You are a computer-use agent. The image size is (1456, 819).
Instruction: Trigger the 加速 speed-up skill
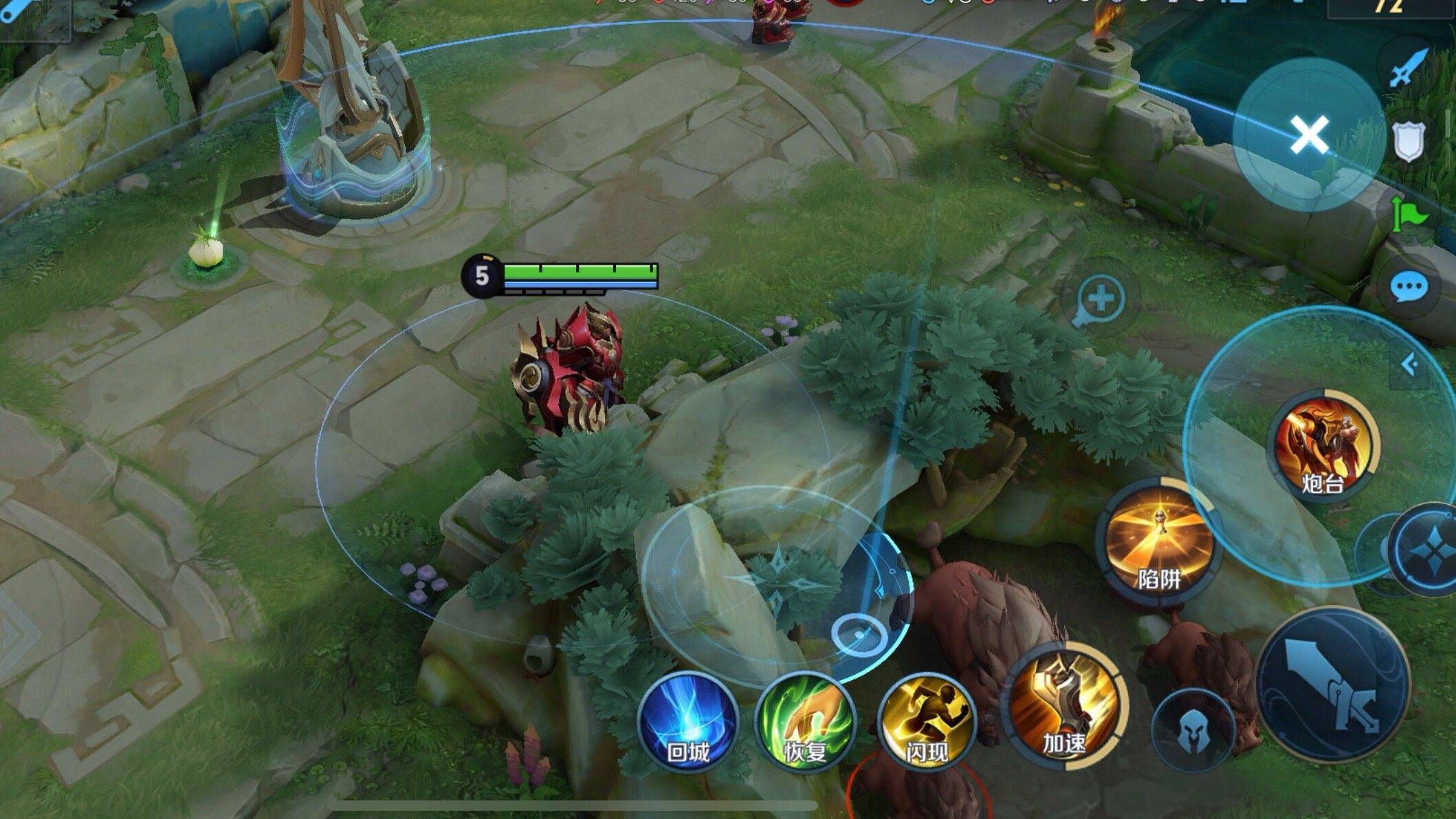pyautogui.click(x=1065, y=706)
